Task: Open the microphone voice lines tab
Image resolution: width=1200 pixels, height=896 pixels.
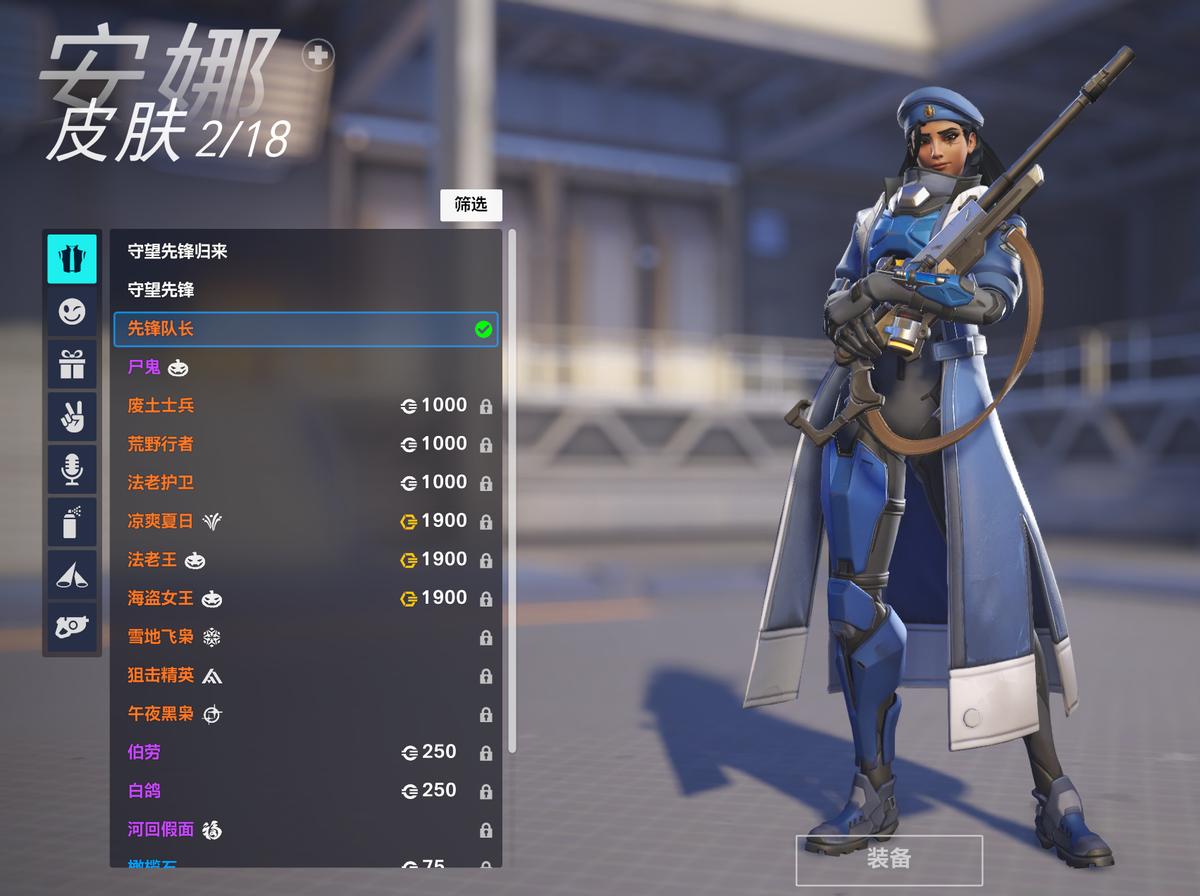Action: (72, 469)
